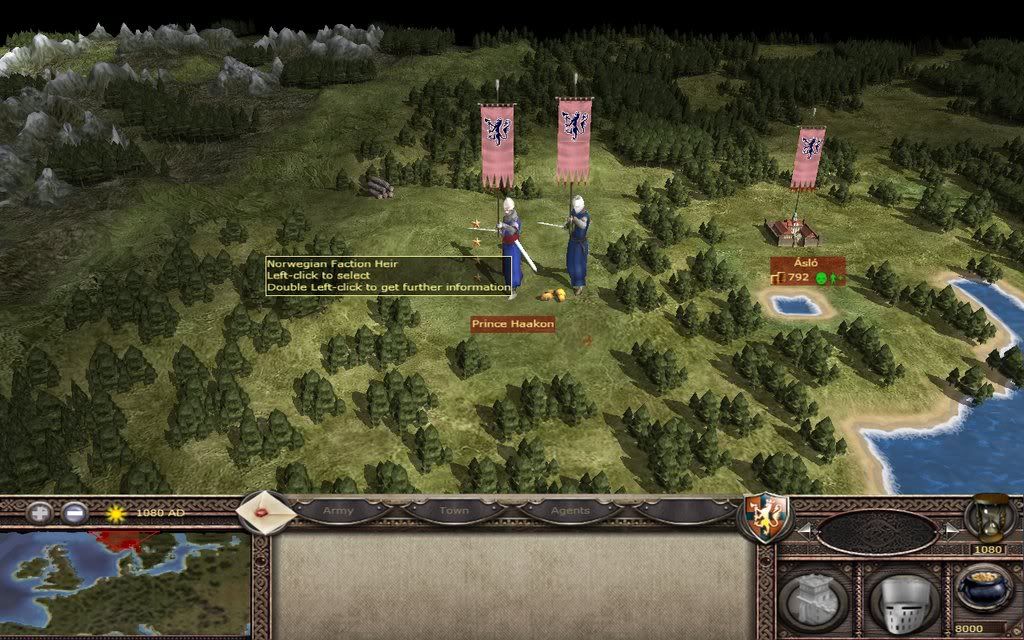The height and width of the screenshot is (640, 1024).
Task: Open the recruitment knight helmet button
Action: 903,598
